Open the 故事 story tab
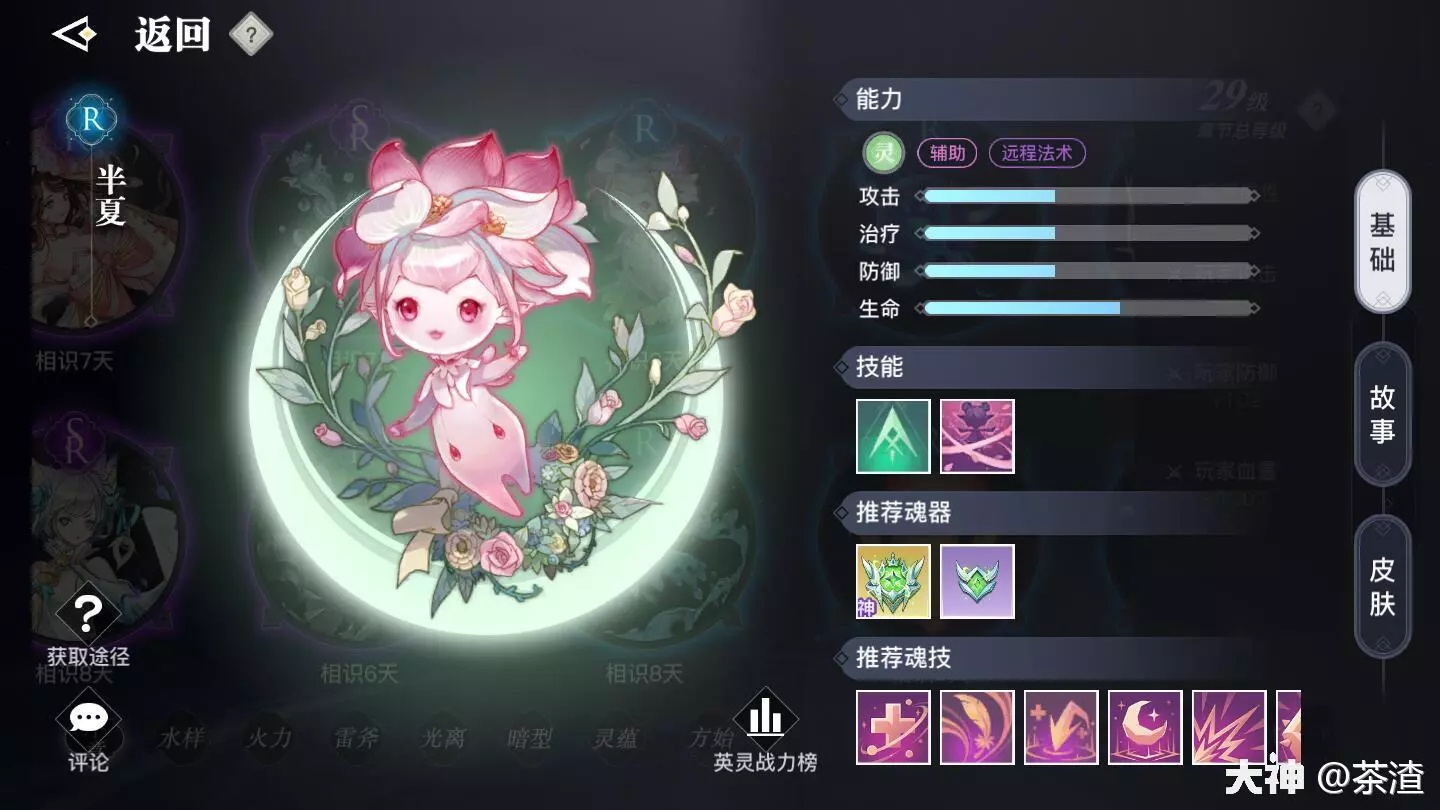Viewport: 1440px width, 810px height. tap(1382, 415)
